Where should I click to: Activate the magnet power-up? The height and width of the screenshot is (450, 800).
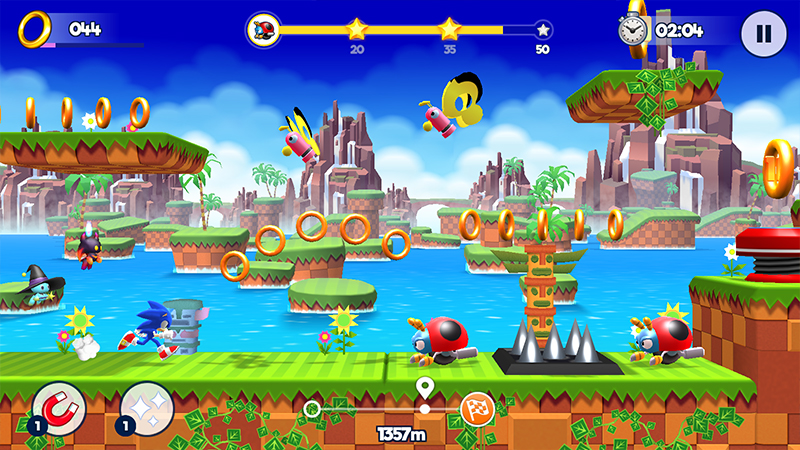(58, 408)
